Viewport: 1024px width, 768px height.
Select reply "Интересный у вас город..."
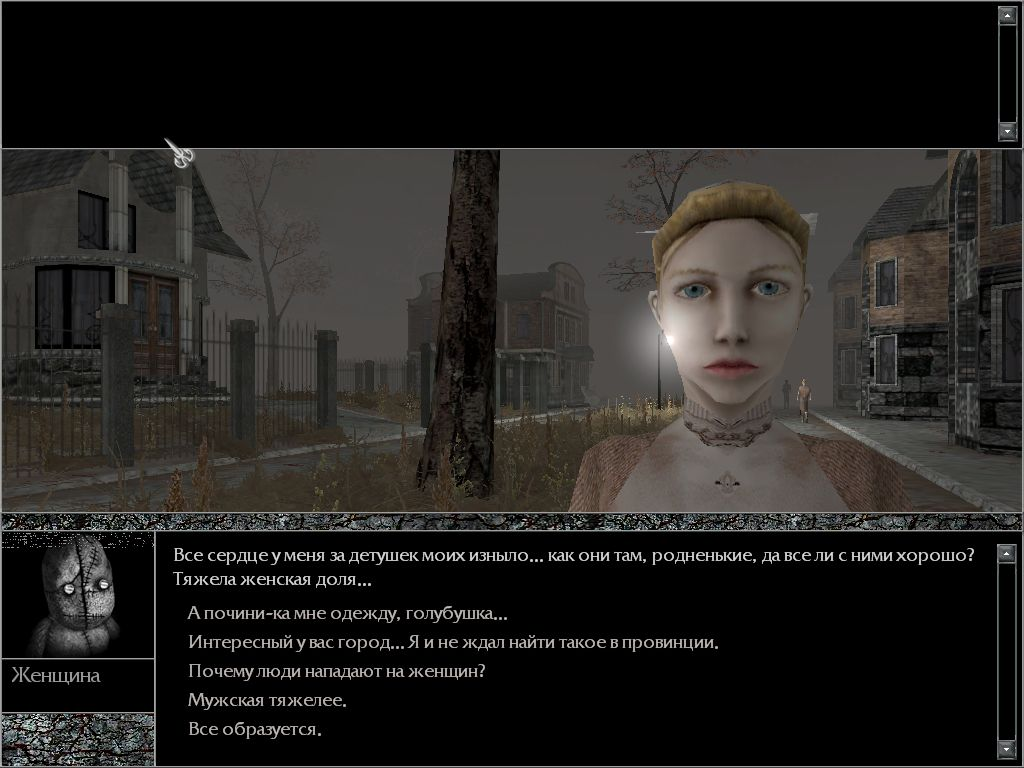(453, 642)
